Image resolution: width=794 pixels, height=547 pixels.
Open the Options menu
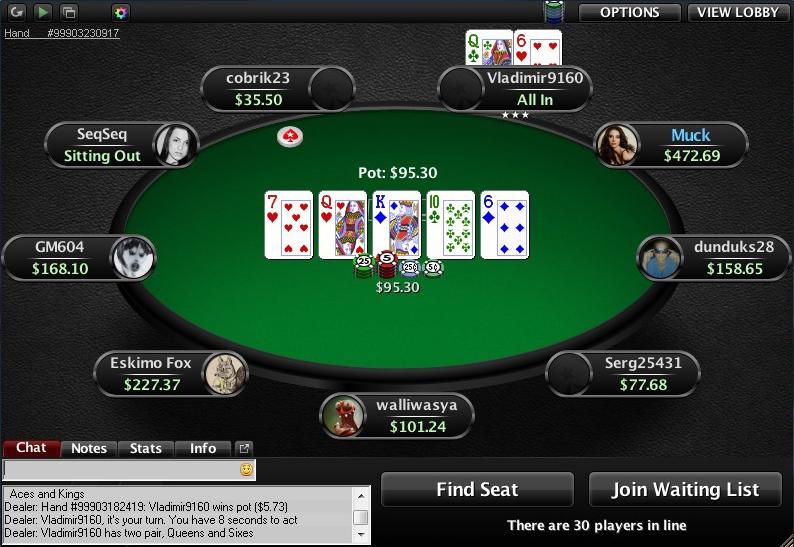630,12
